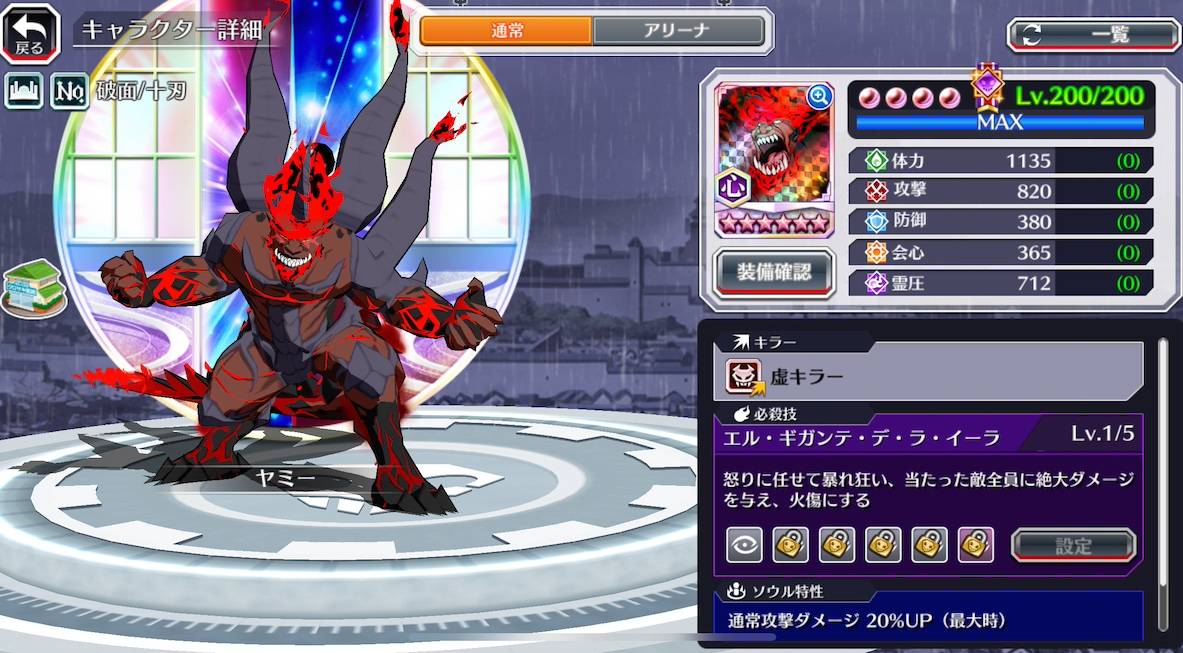Magnify the Yammy character portrait
1183x653 pixels.
point(820,96)
